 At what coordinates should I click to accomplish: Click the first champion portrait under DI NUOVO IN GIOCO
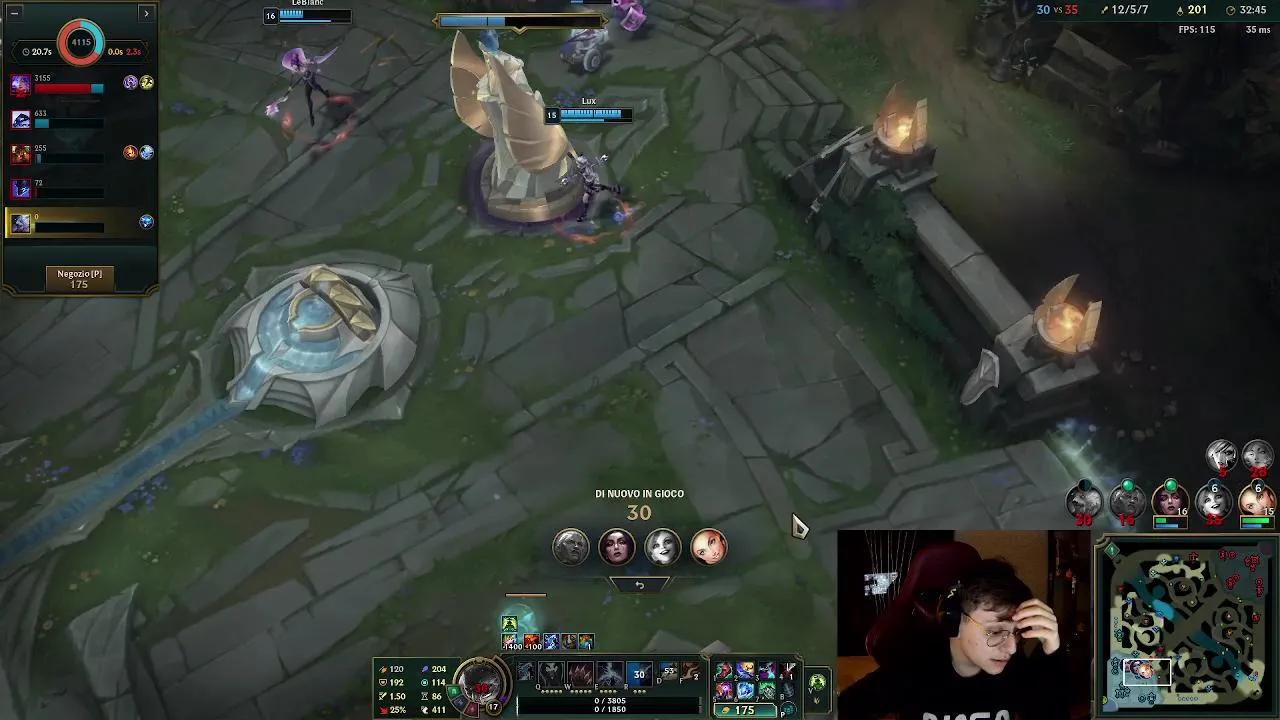pos(570,547)
